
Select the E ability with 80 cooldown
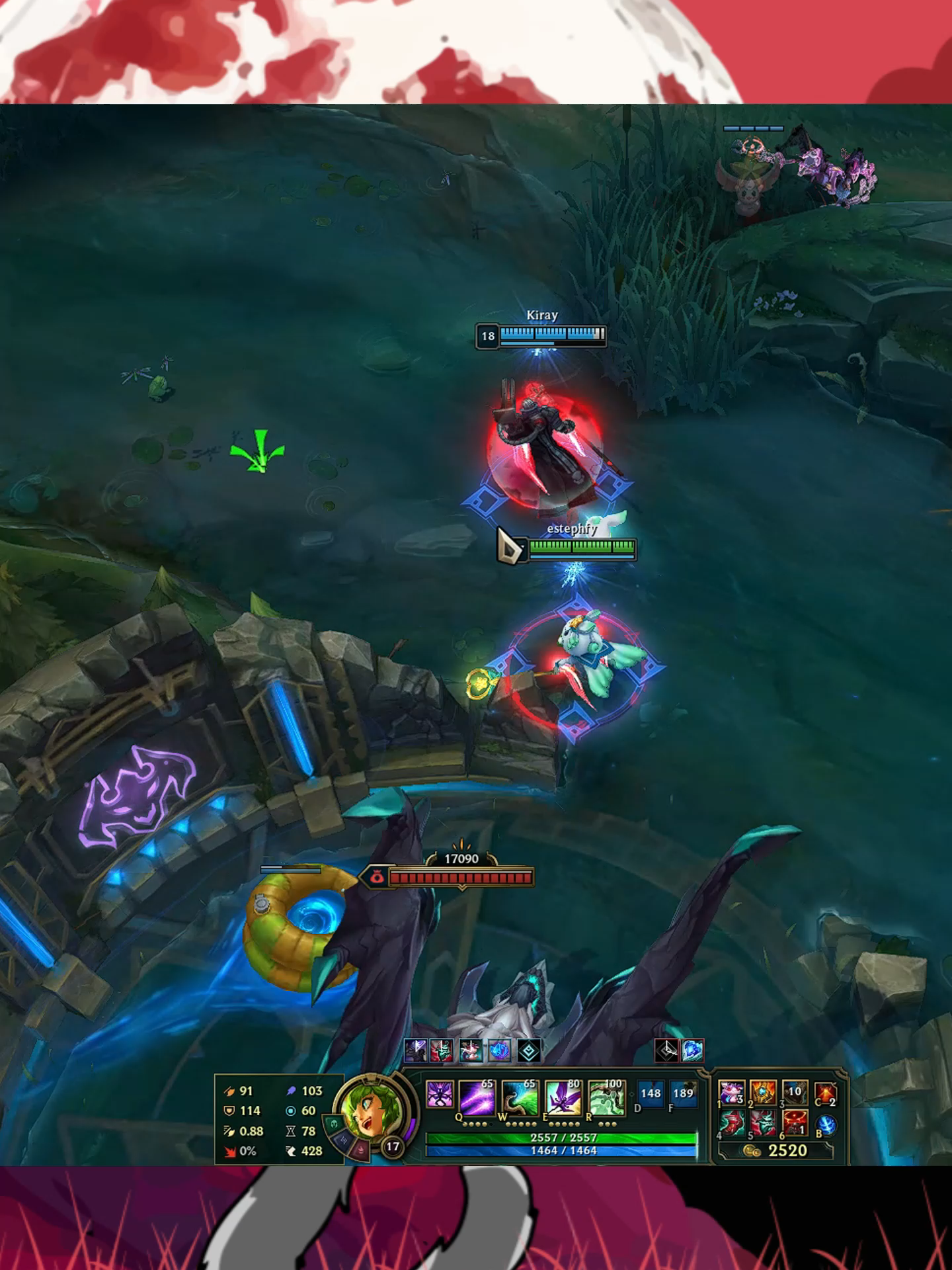(564, 1097)
